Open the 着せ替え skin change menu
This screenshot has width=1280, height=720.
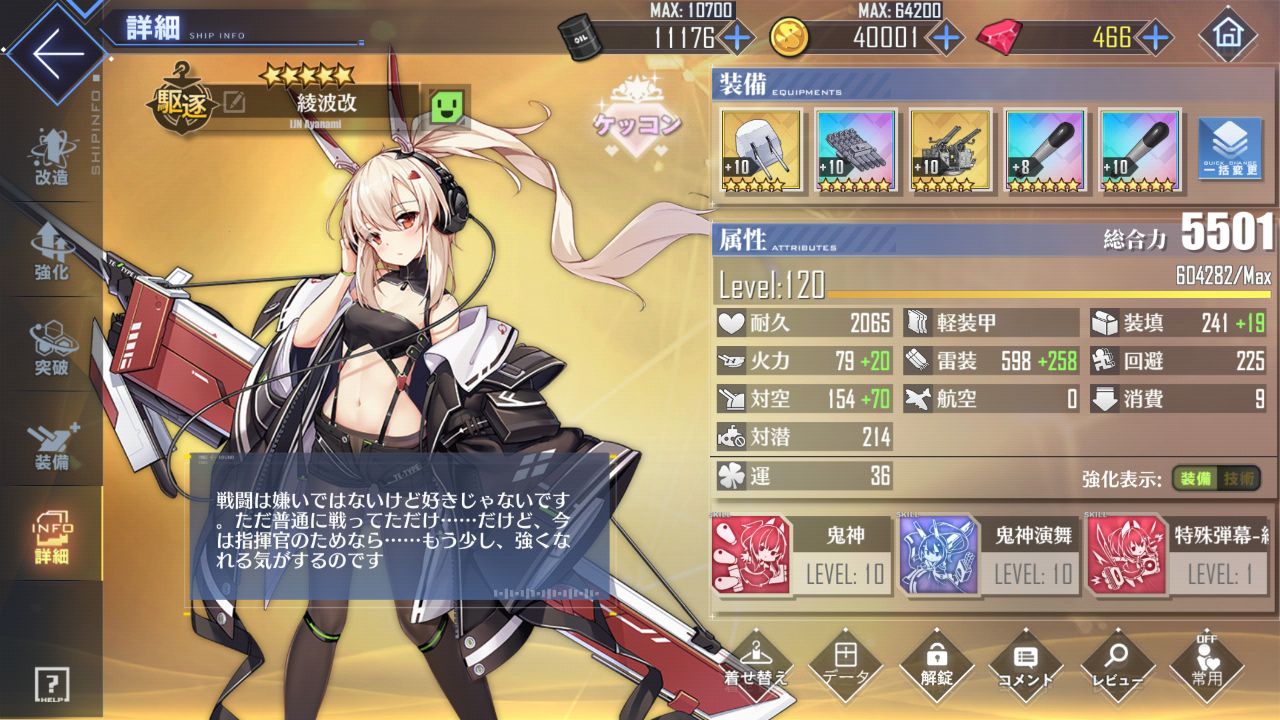pyautogui.click(x=756, y=662)
